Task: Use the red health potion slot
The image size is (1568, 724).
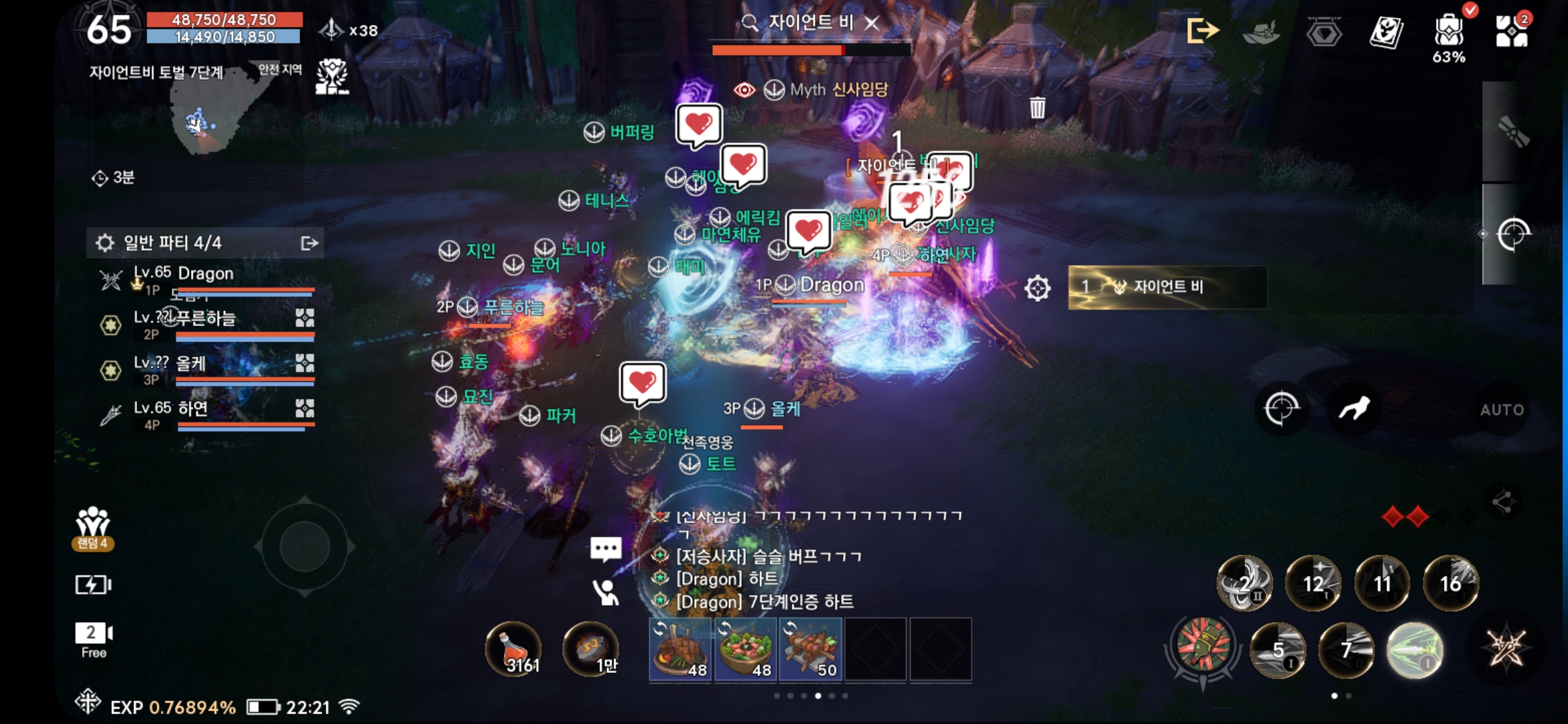Action: click(x=514, y=649)
